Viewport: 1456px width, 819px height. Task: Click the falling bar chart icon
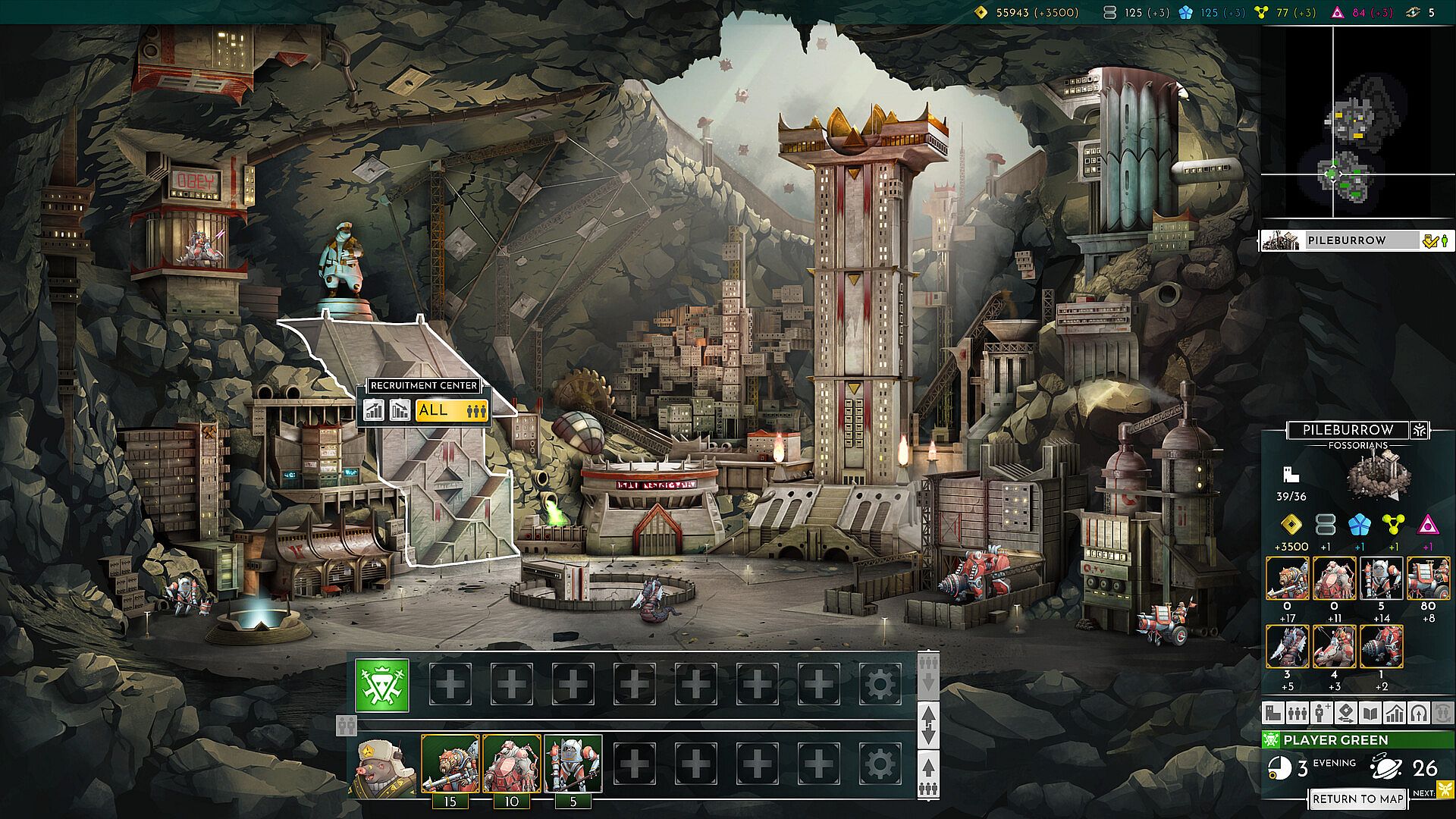(x=400, y=411)
